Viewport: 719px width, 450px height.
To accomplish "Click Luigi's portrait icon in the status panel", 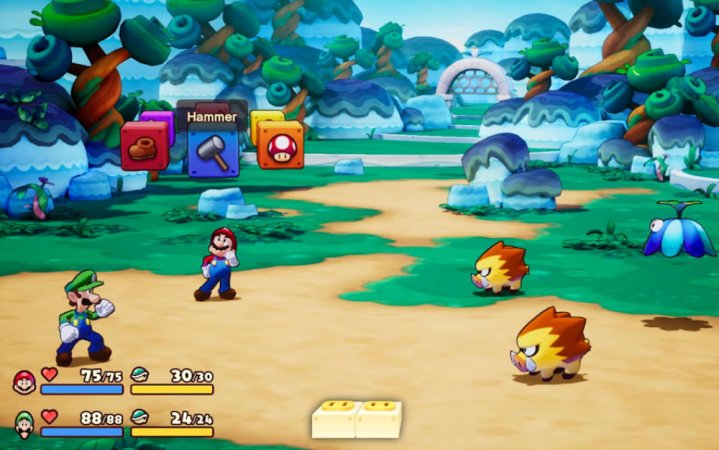I will (24, 422).
